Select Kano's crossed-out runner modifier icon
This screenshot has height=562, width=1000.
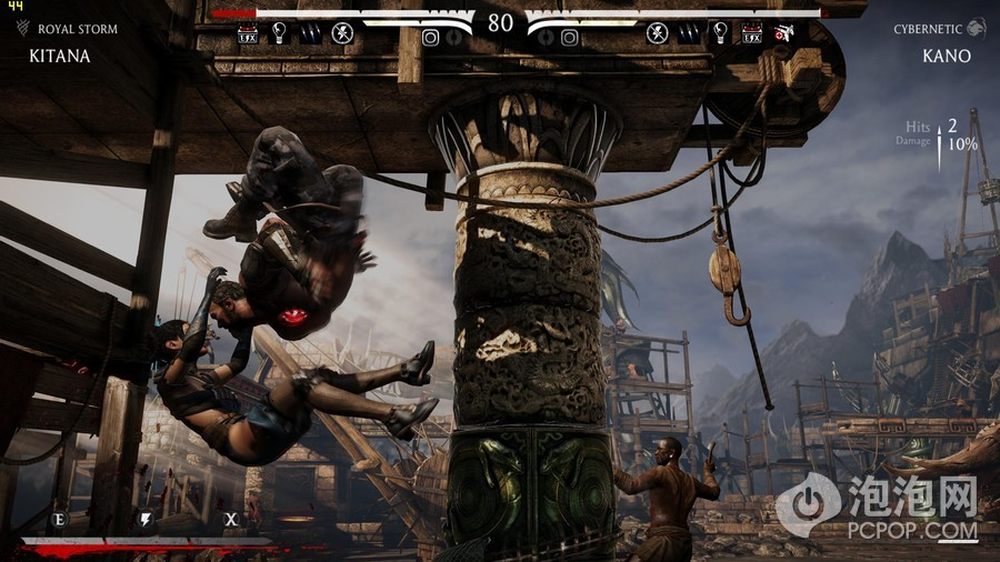click(657, 33)
